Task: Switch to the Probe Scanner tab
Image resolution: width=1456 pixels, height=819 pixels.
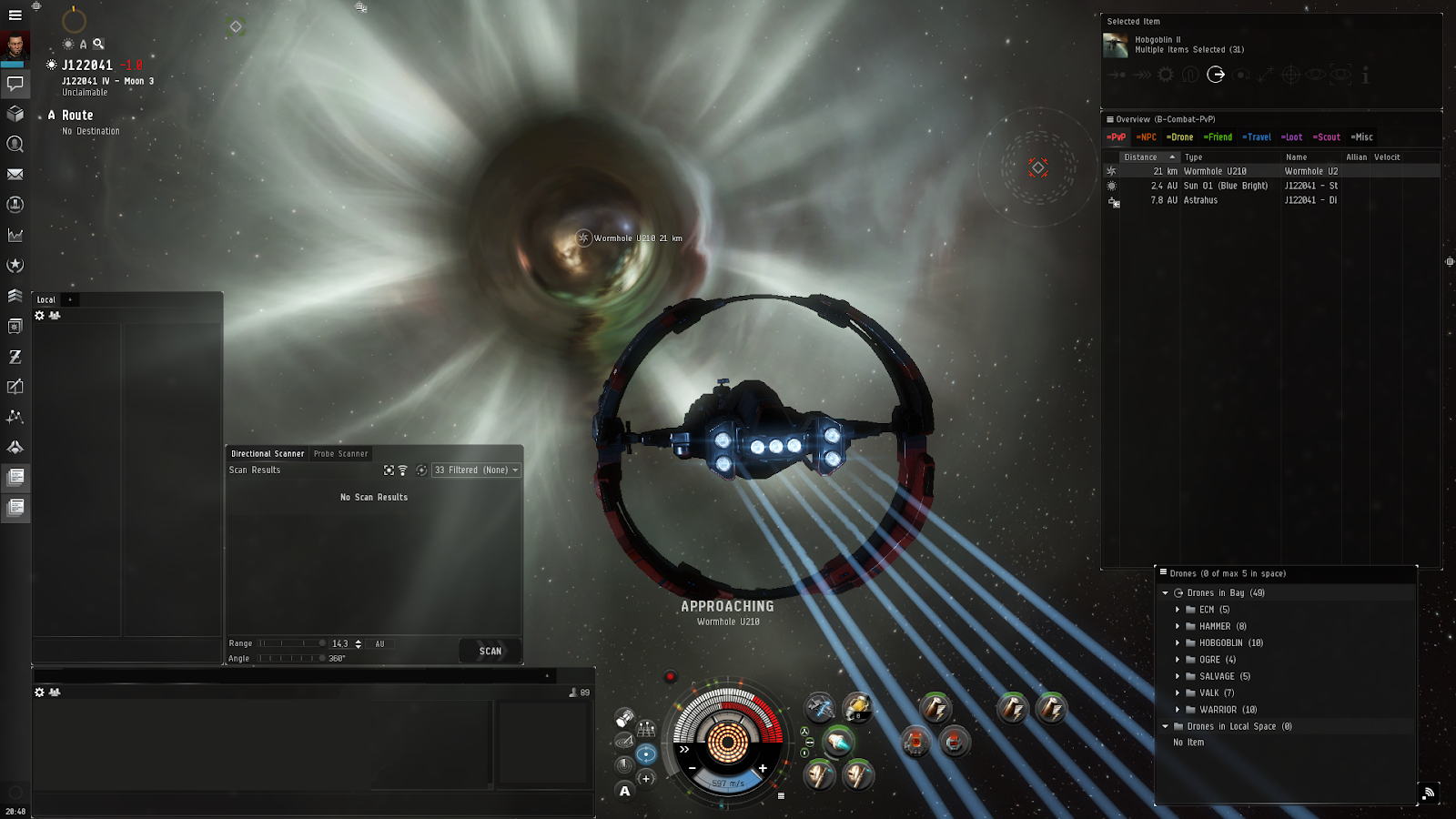Action: (x=341, y=453)
